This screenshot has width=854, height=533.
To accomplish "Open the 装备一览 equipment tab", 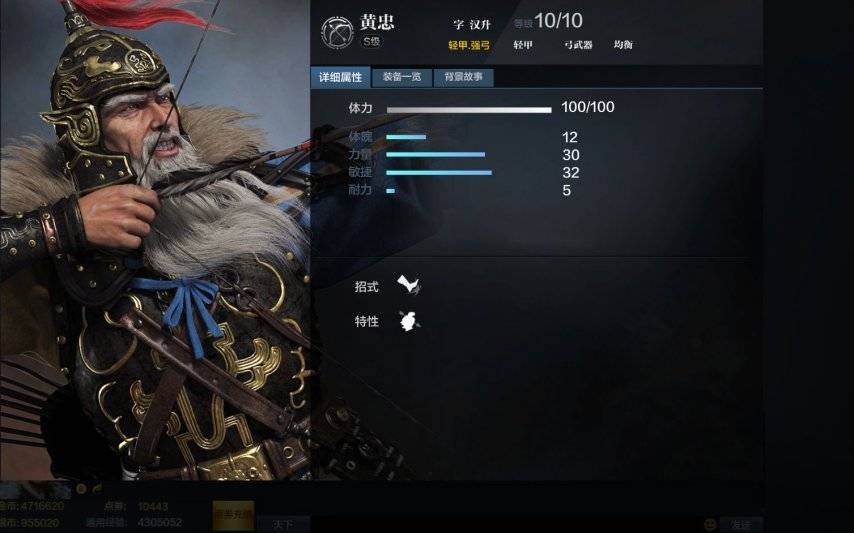I will tap(402, 77).
